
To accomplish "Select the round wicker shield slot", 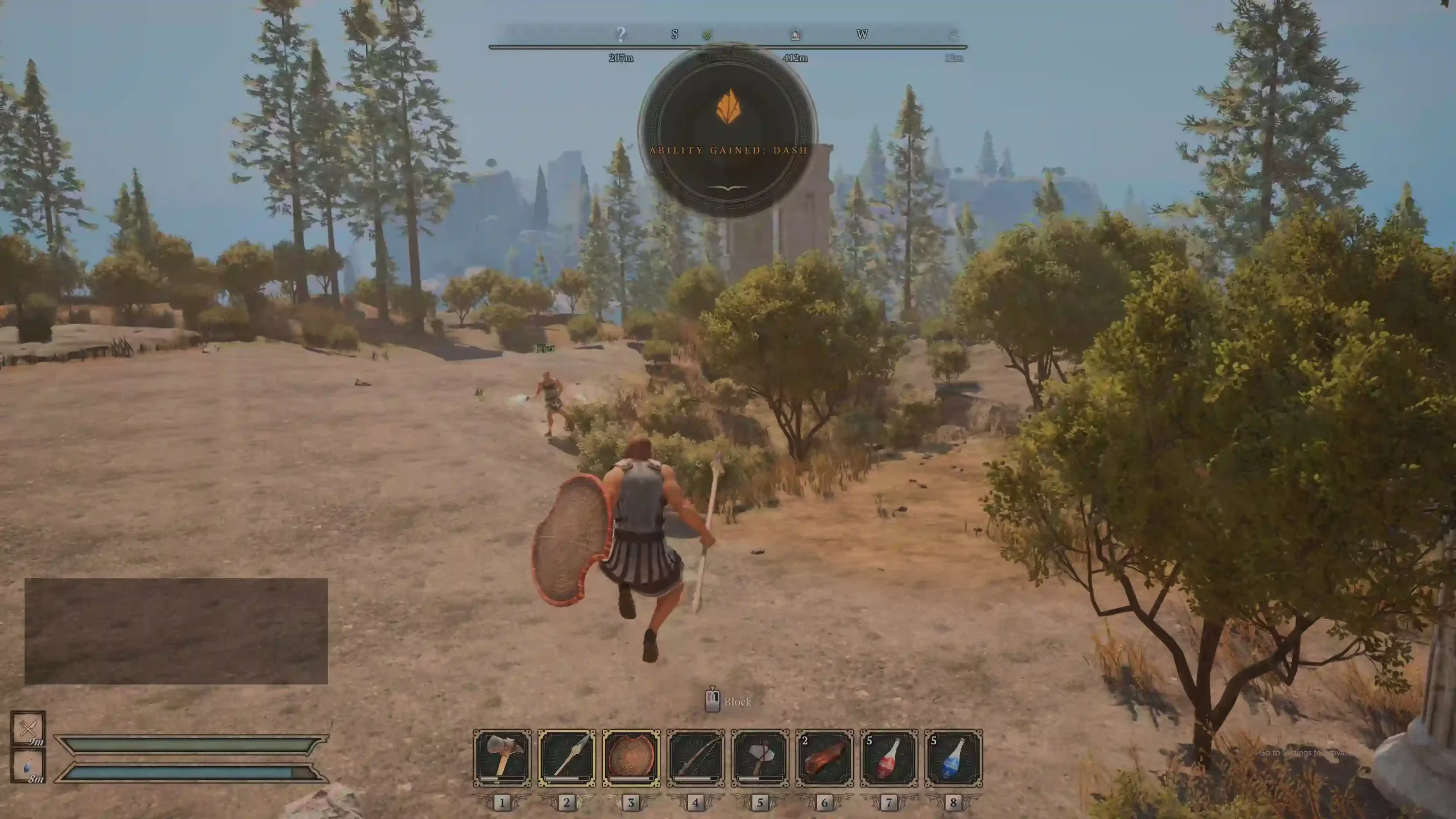I will point(631,758).
